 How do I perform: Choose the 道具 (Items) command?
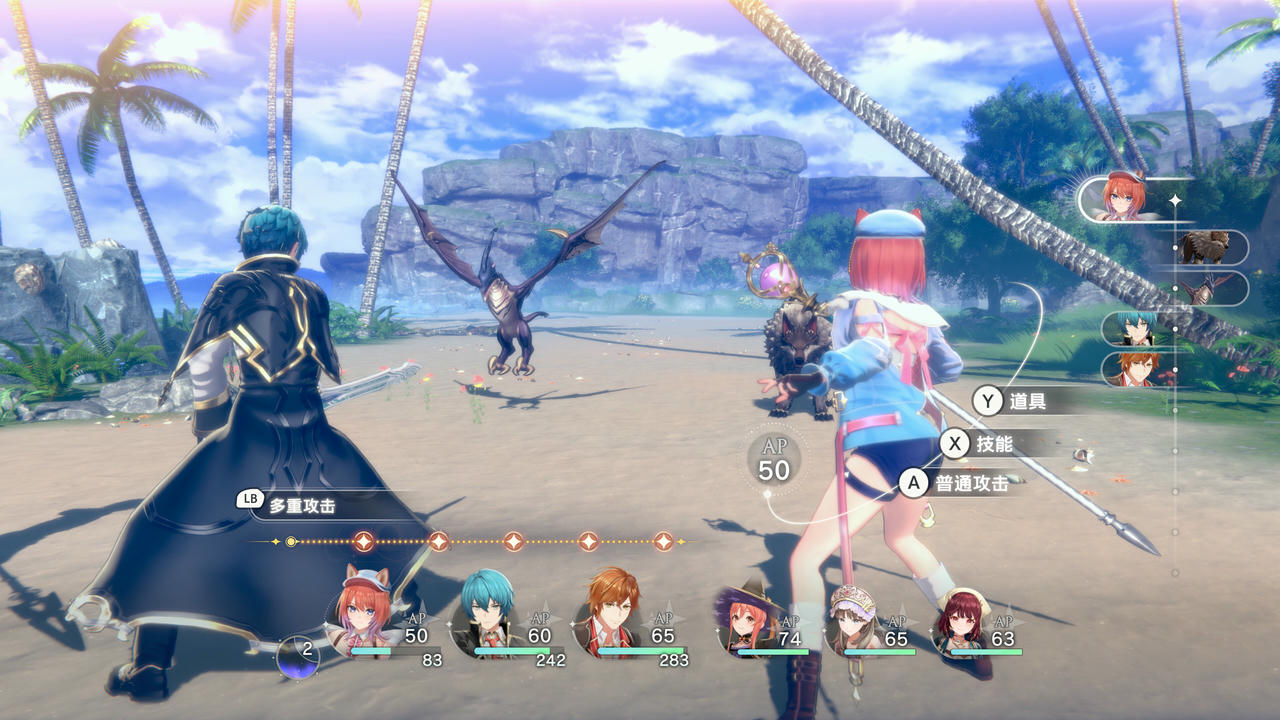[x=1028, y=402]
